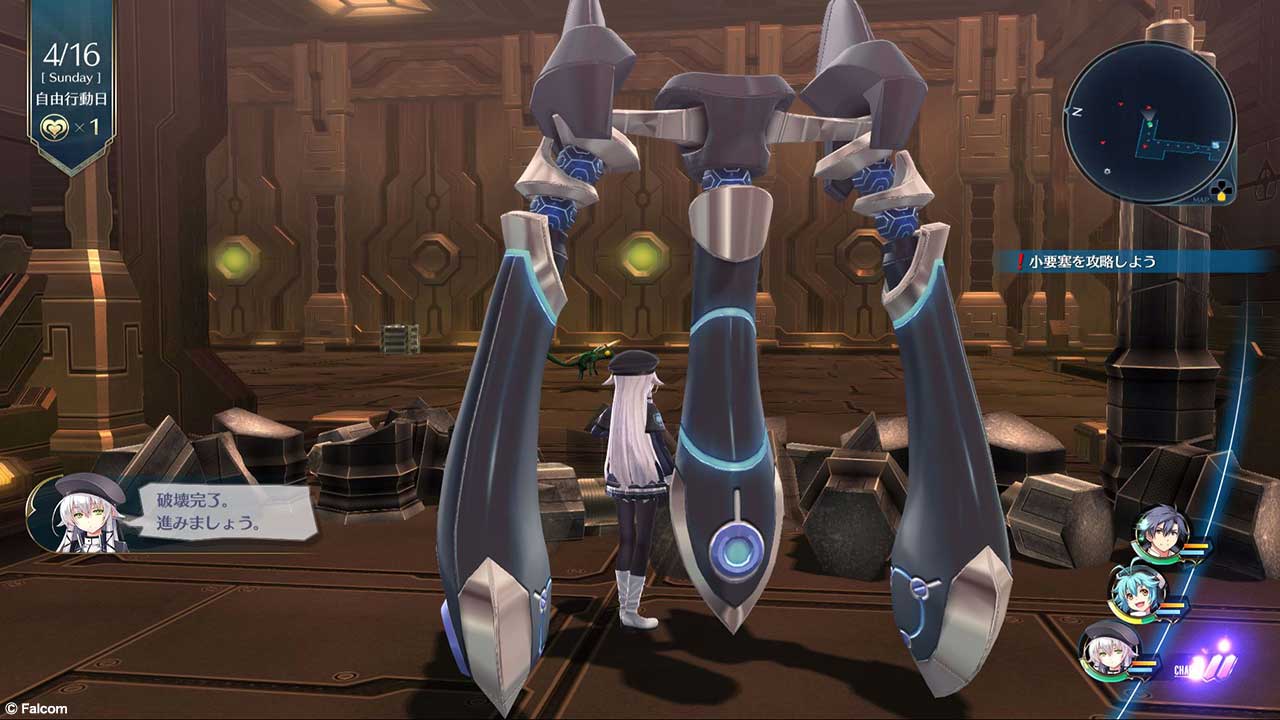Open the circular dungeon minimap
Image resolution: width=1280 pixels, height=720 pixels.
tap(1148, 122)
